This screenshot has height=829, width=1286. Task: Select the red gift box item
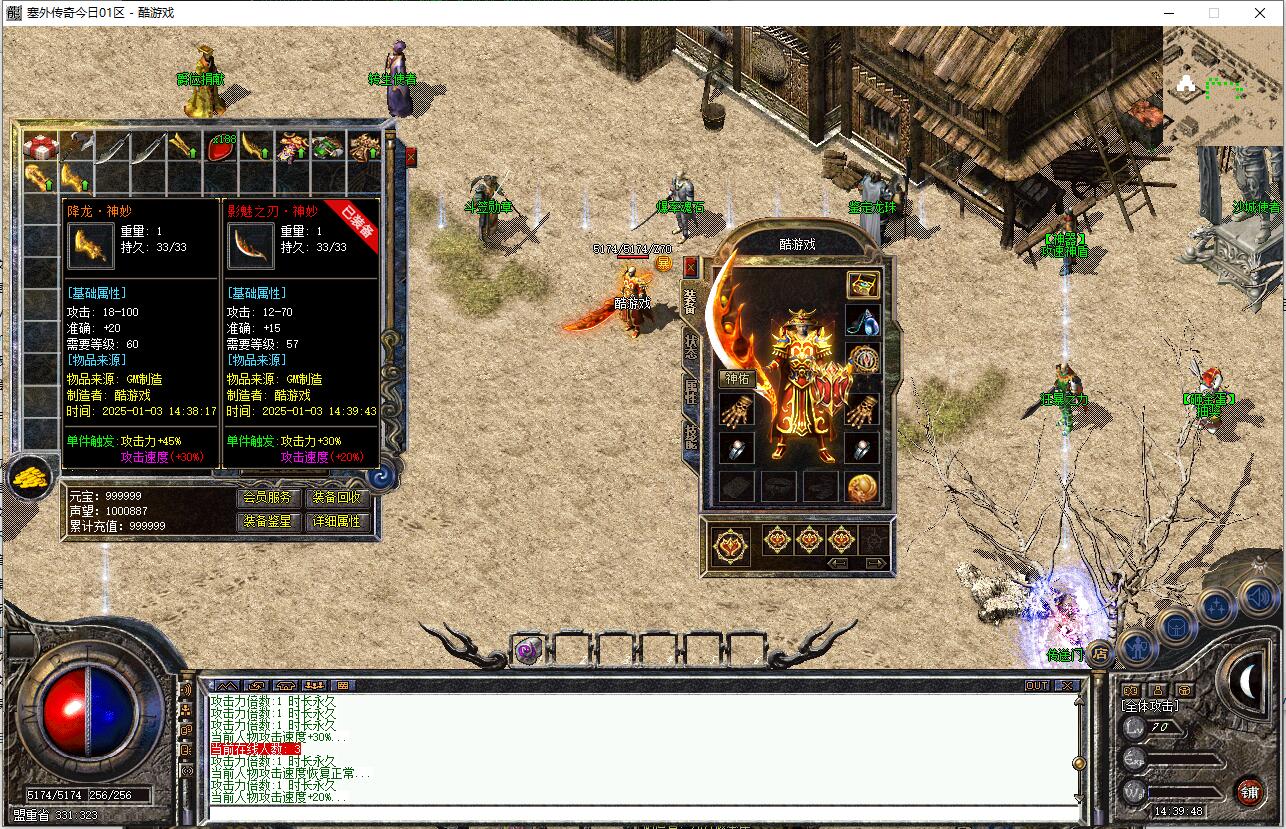click(41, 147)
